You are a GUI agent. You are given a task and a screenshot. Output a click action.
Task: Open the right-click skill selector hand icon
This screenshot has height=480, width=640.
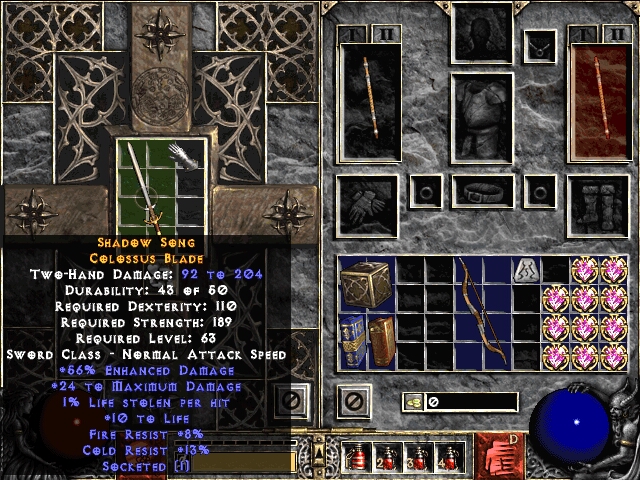500,457
